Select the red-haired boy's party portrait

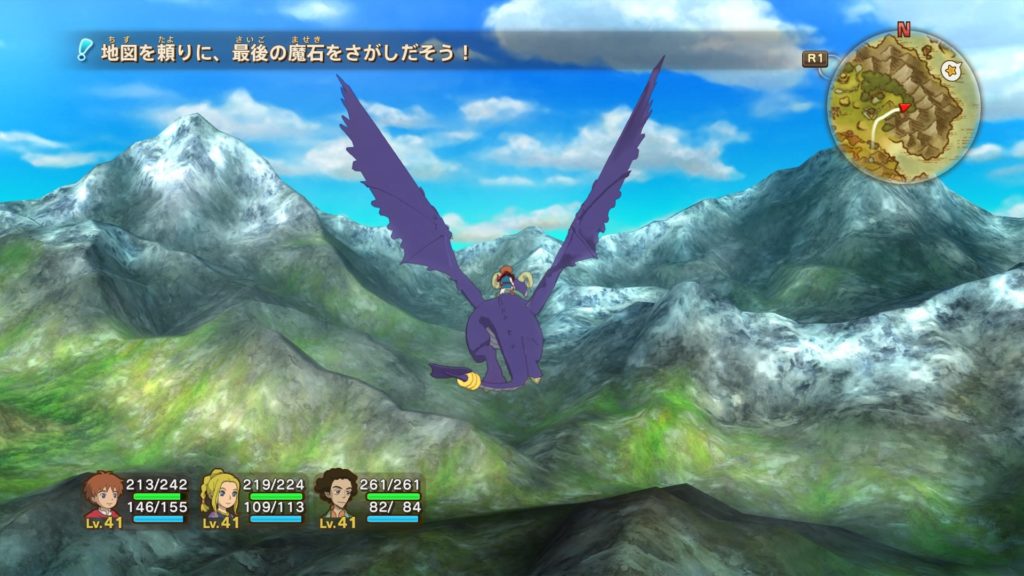click(x=102, y=493)
